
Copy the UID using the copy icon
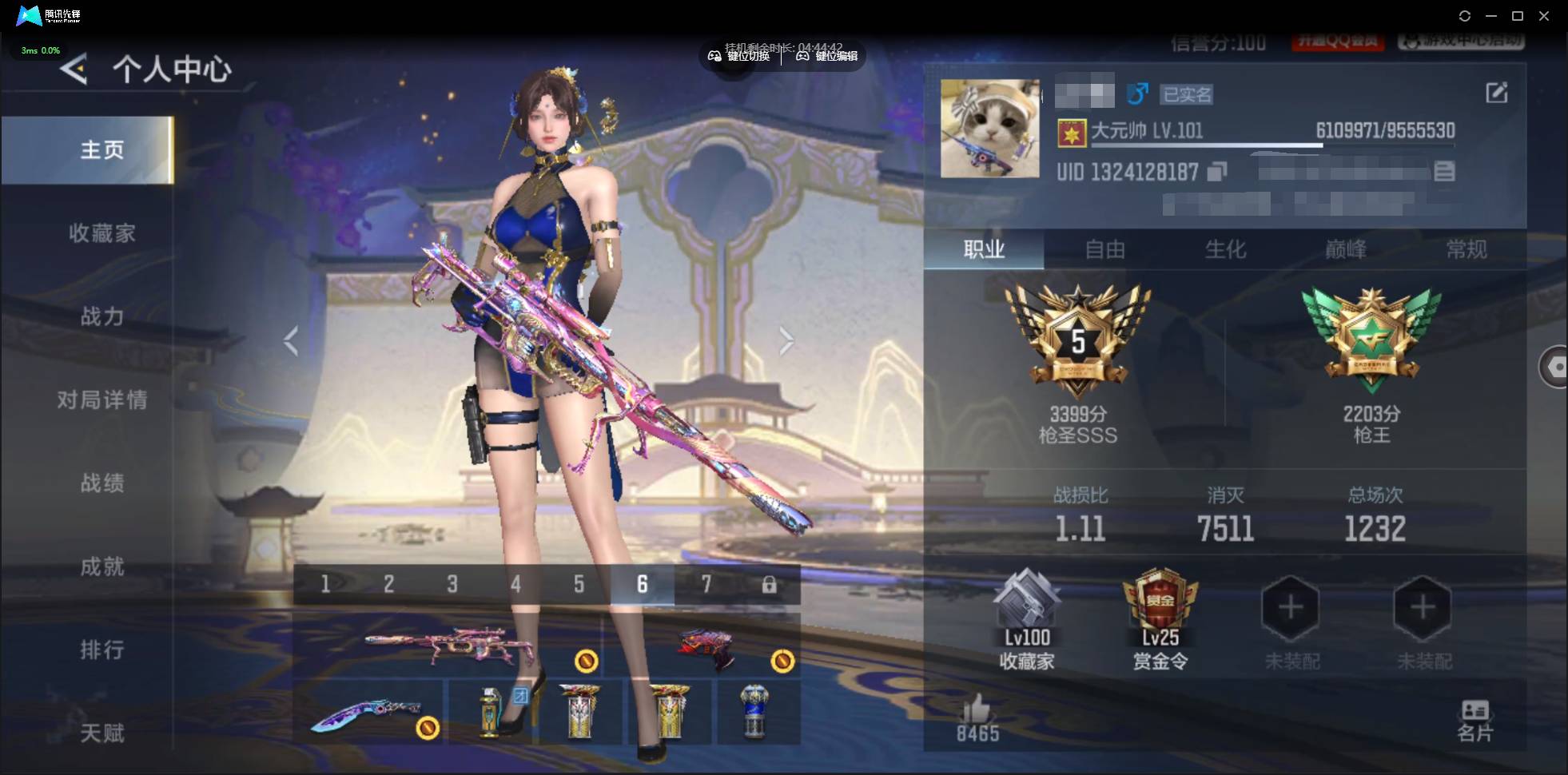1216,172
